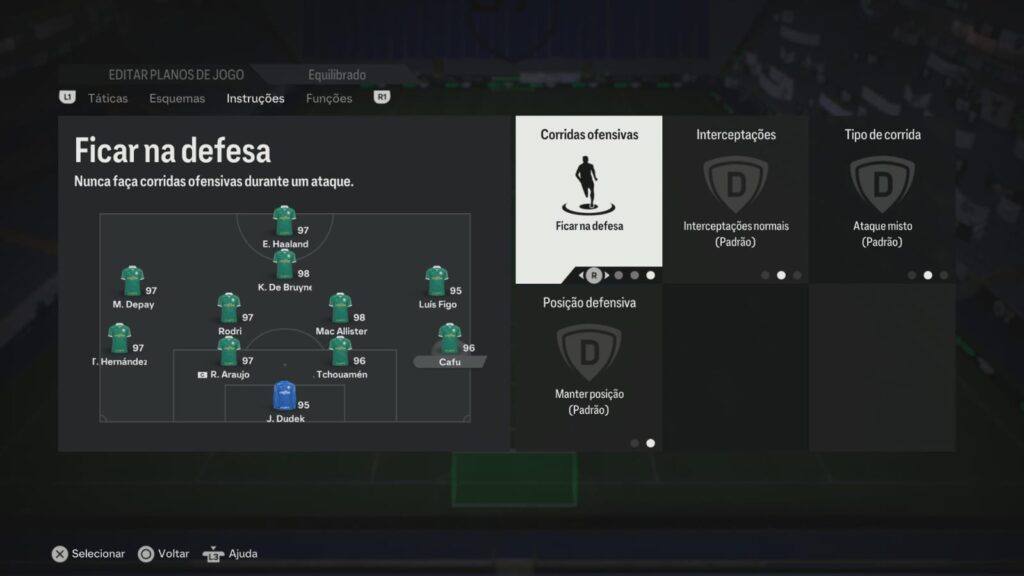Choose the Tipo de corrida tile

[882, 199]
